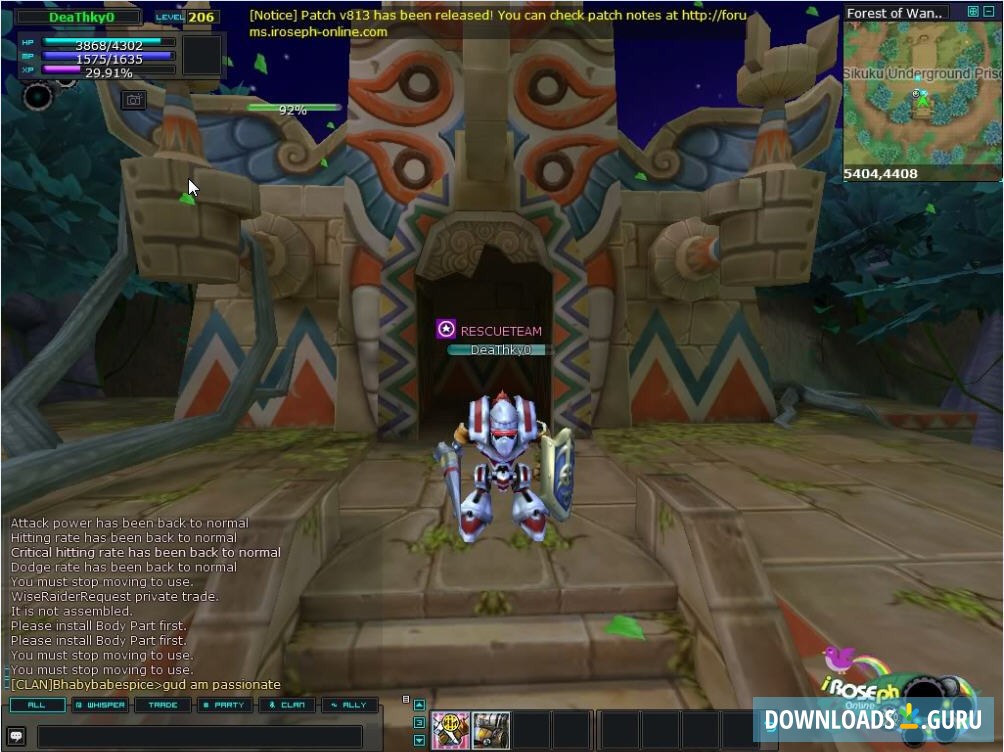The image size is (1004, 752).
Task: Minimize the minimap panel
Action: 990,12
